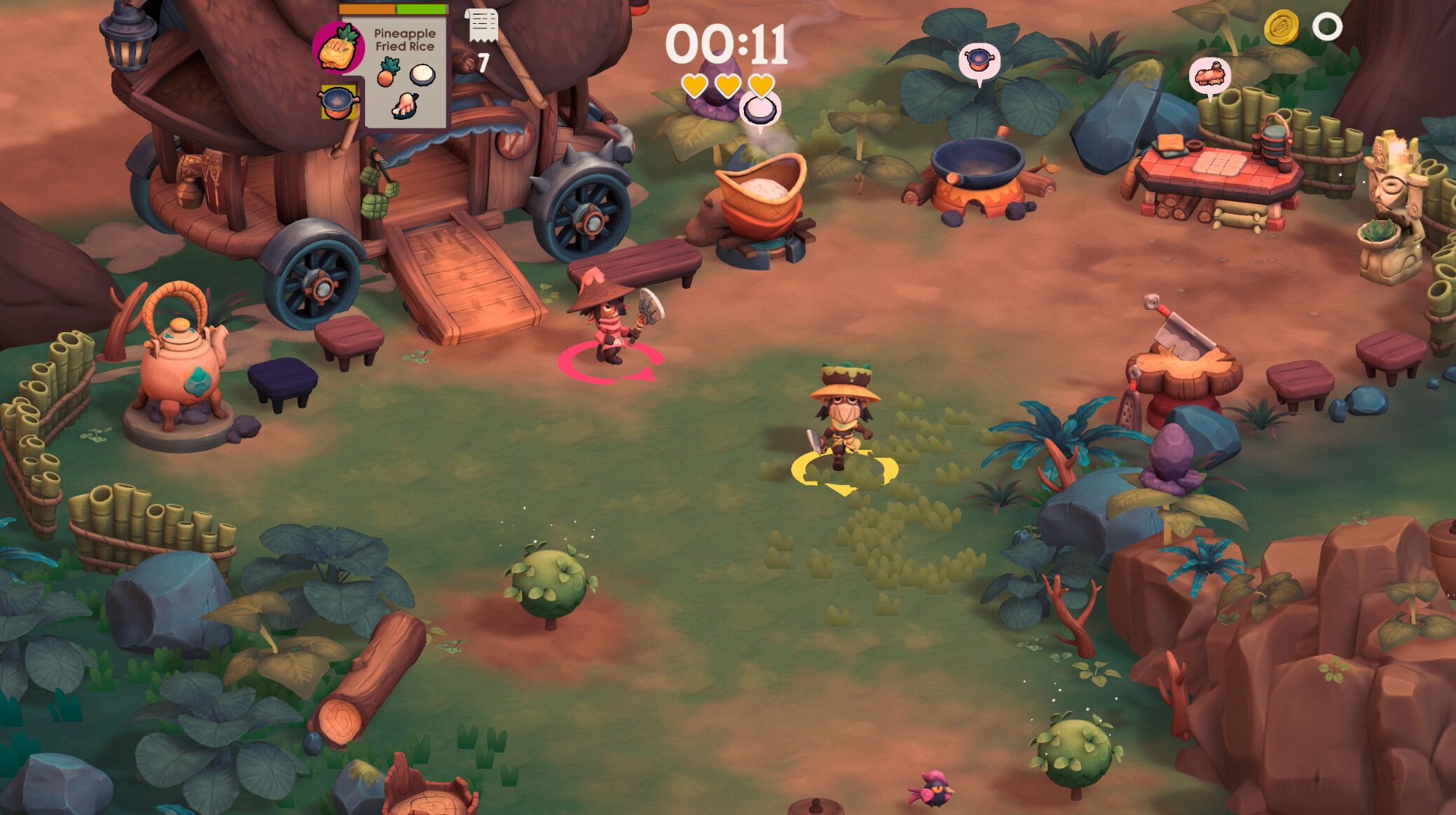Click the wok station icon beside the recipe
The height and width of the screenshot is (815, 1456).
click(x=338, y=102)
